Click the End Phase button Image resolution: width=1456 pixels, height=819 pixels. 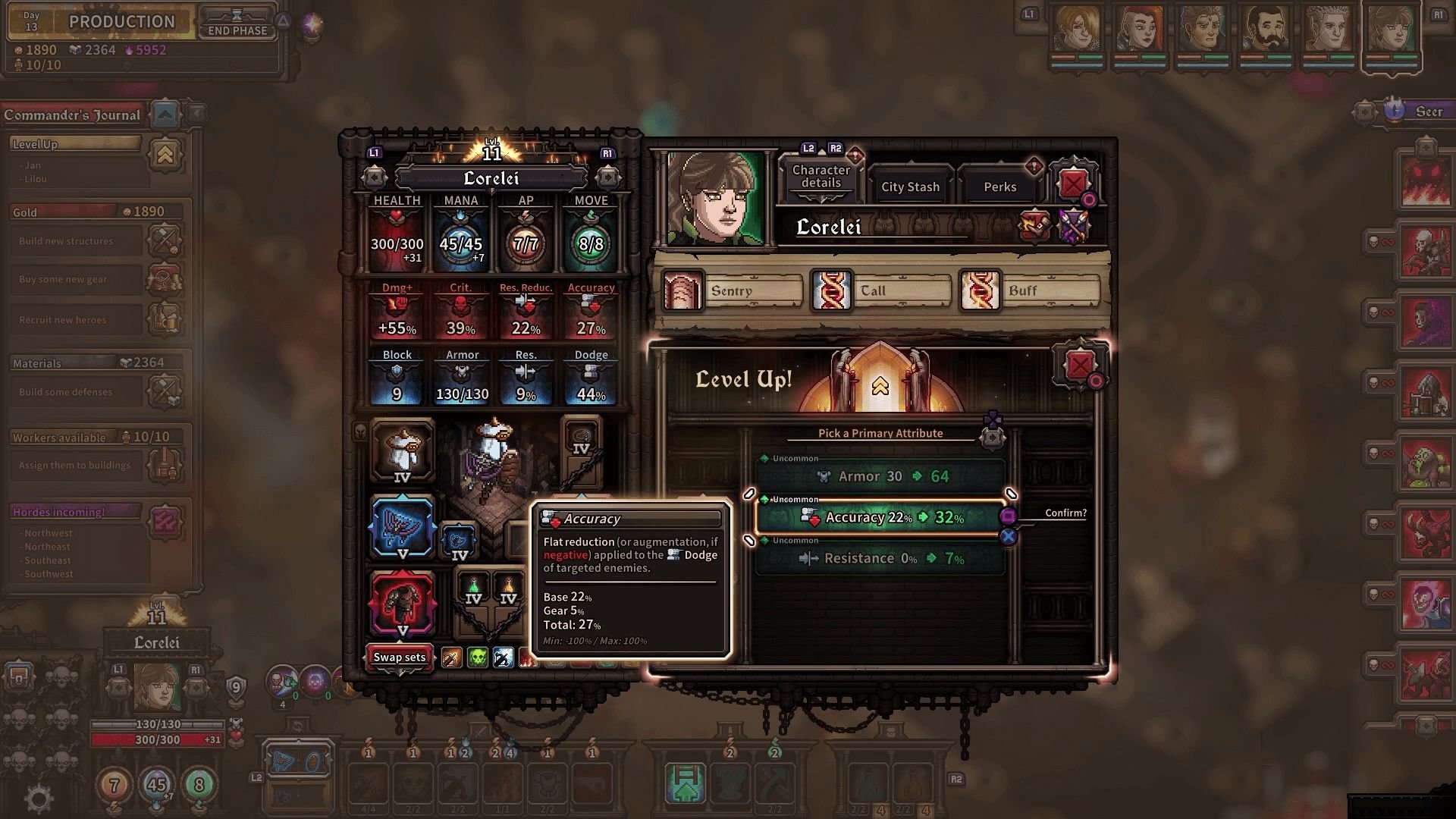(x=237, y=23)
